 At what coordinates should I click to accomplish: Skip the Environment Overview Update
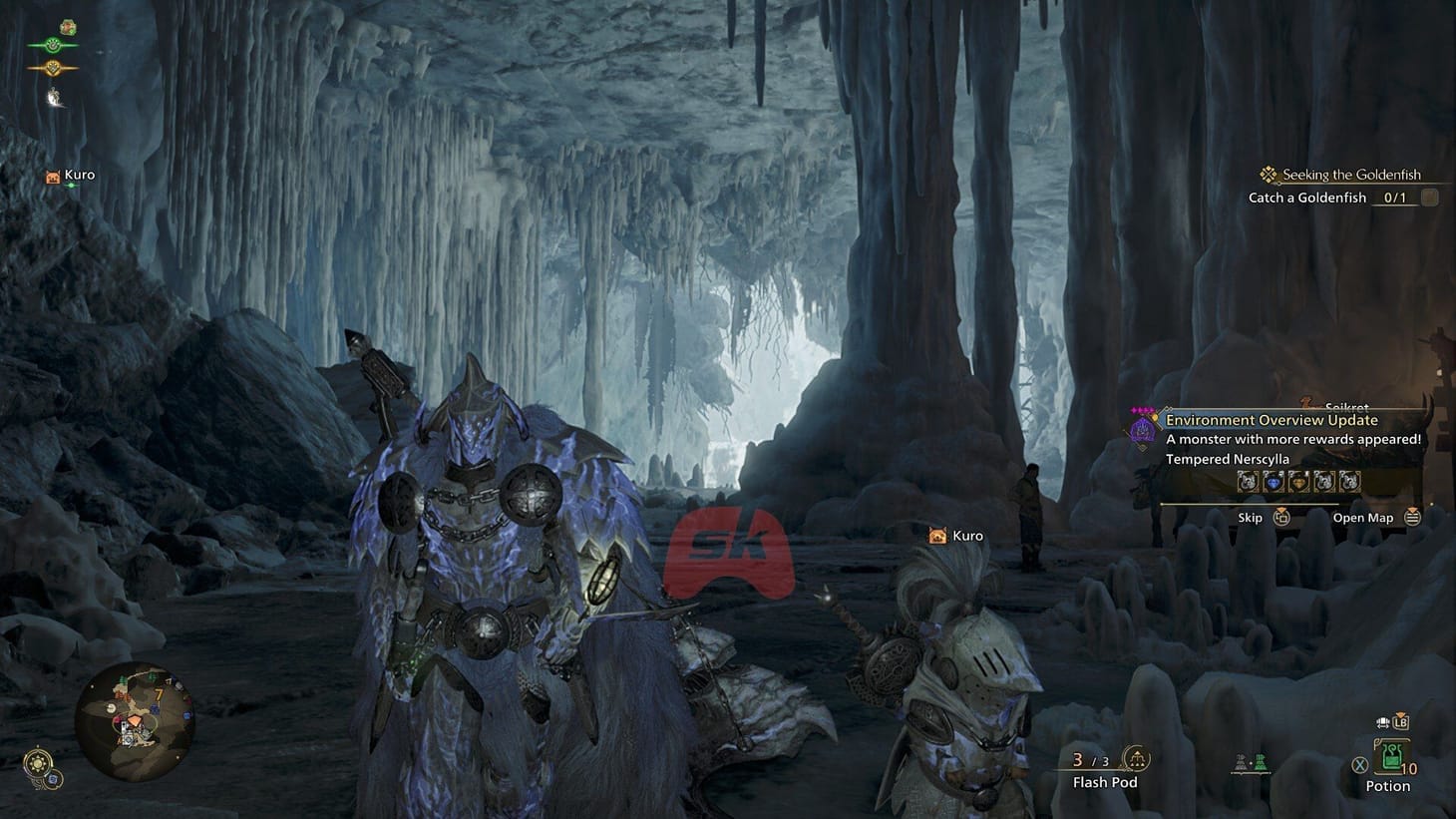[1283, 518]
